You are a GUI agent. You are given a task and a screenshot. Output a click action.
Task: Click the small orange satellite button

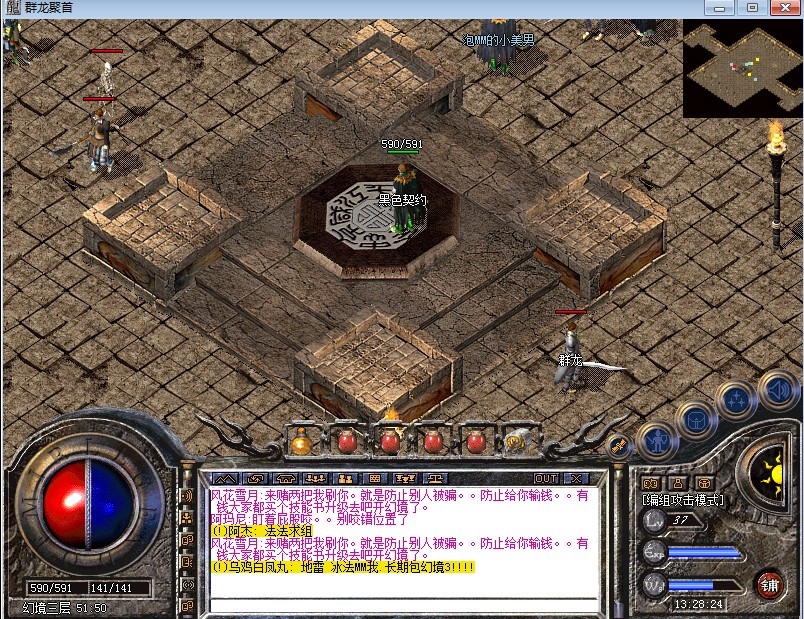(x=620, y=444)
